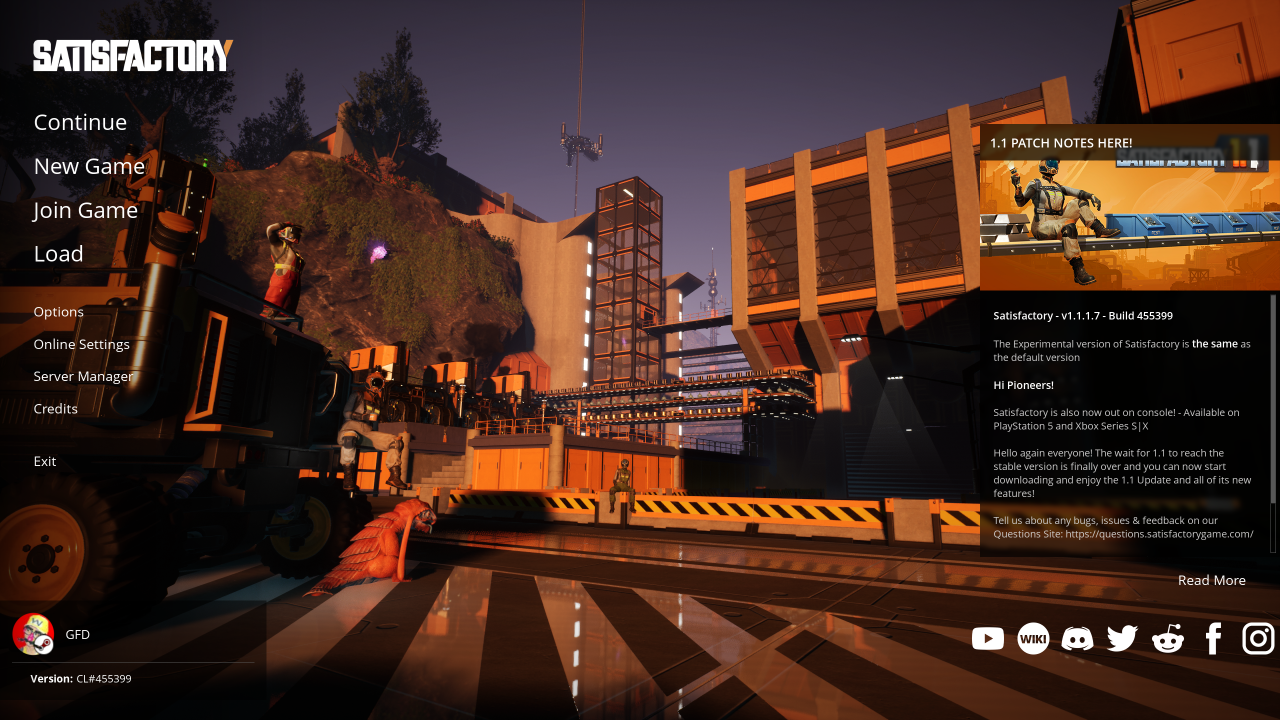This screenshot has height=720, width=1280.
Task: Open Online Settings
Action: coord(81,344)
